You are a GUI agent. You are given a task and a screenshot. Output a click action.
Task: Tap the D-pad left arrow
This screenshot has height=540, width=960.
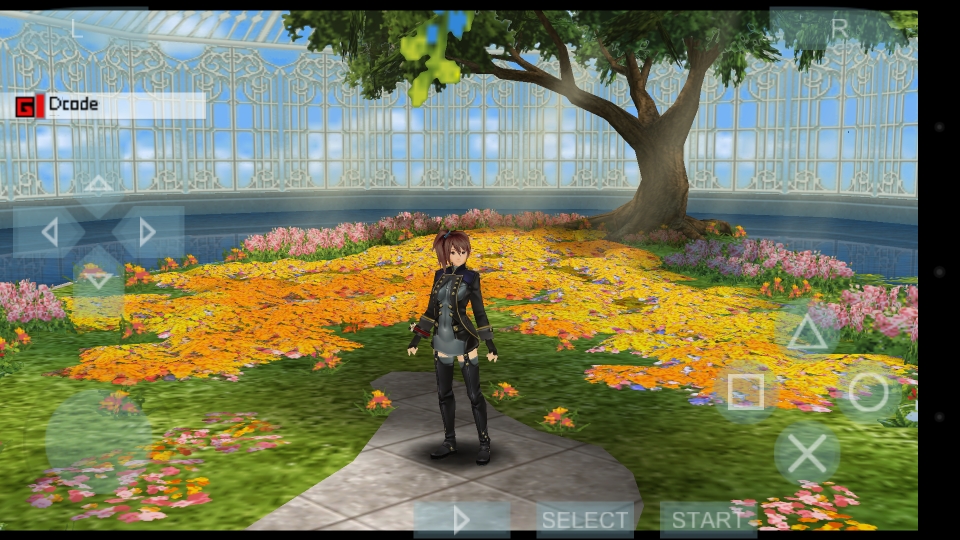pyautogui.click(x=49, y=233)
